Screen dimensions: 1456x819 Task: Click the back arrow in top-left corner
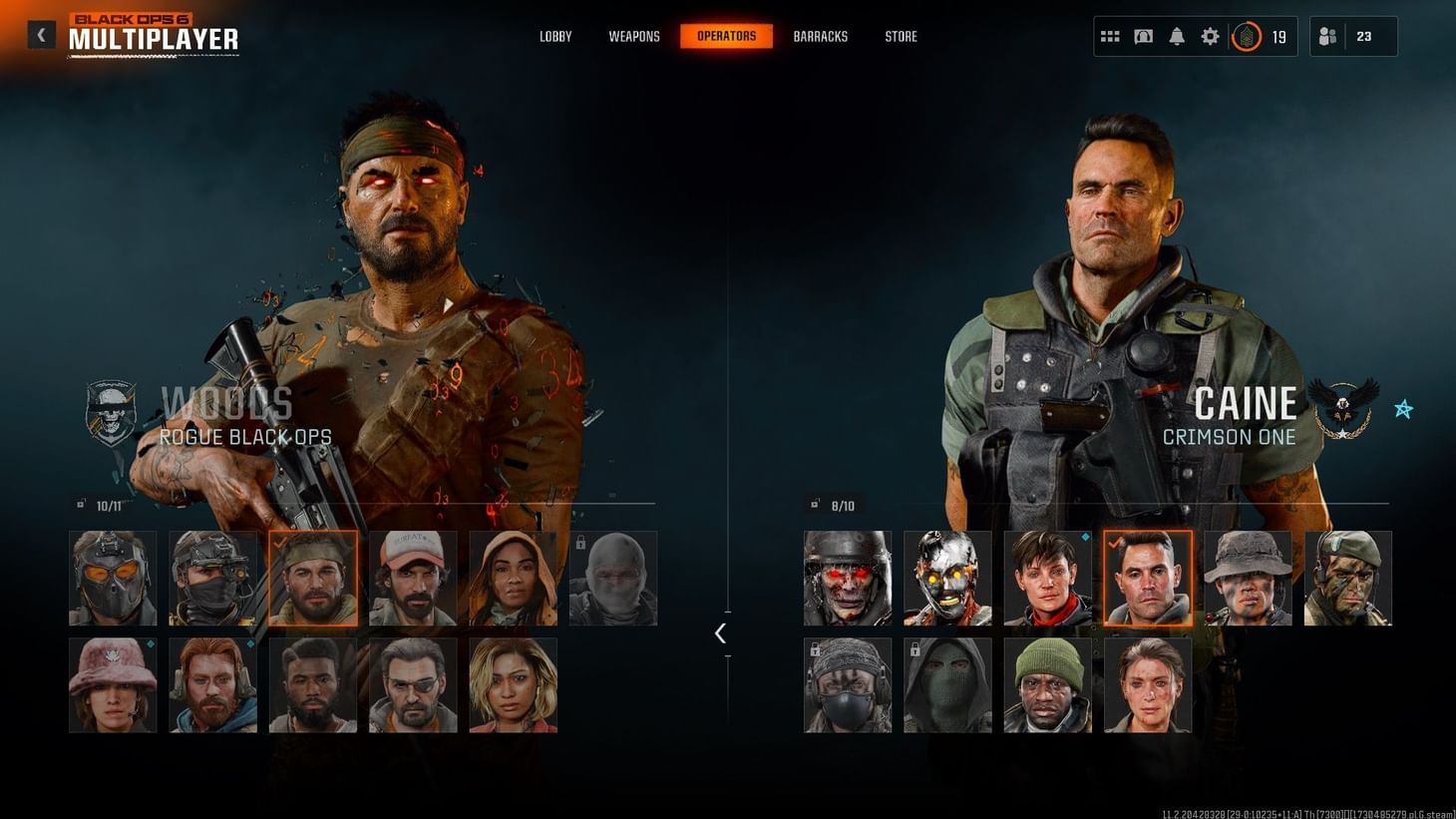coord(41,34)
